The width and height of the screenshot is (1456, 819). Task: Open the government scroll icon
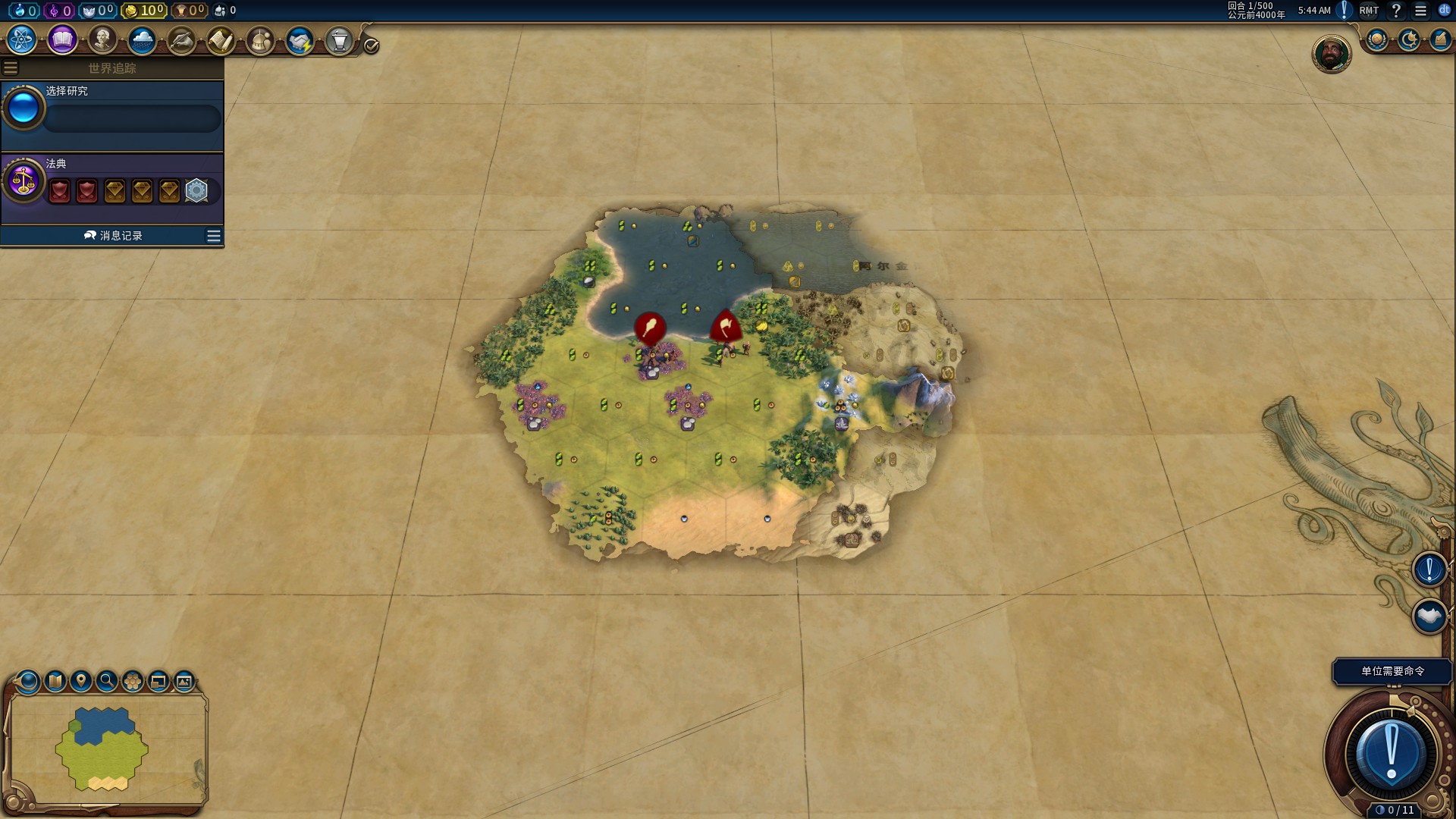point(221,40)
